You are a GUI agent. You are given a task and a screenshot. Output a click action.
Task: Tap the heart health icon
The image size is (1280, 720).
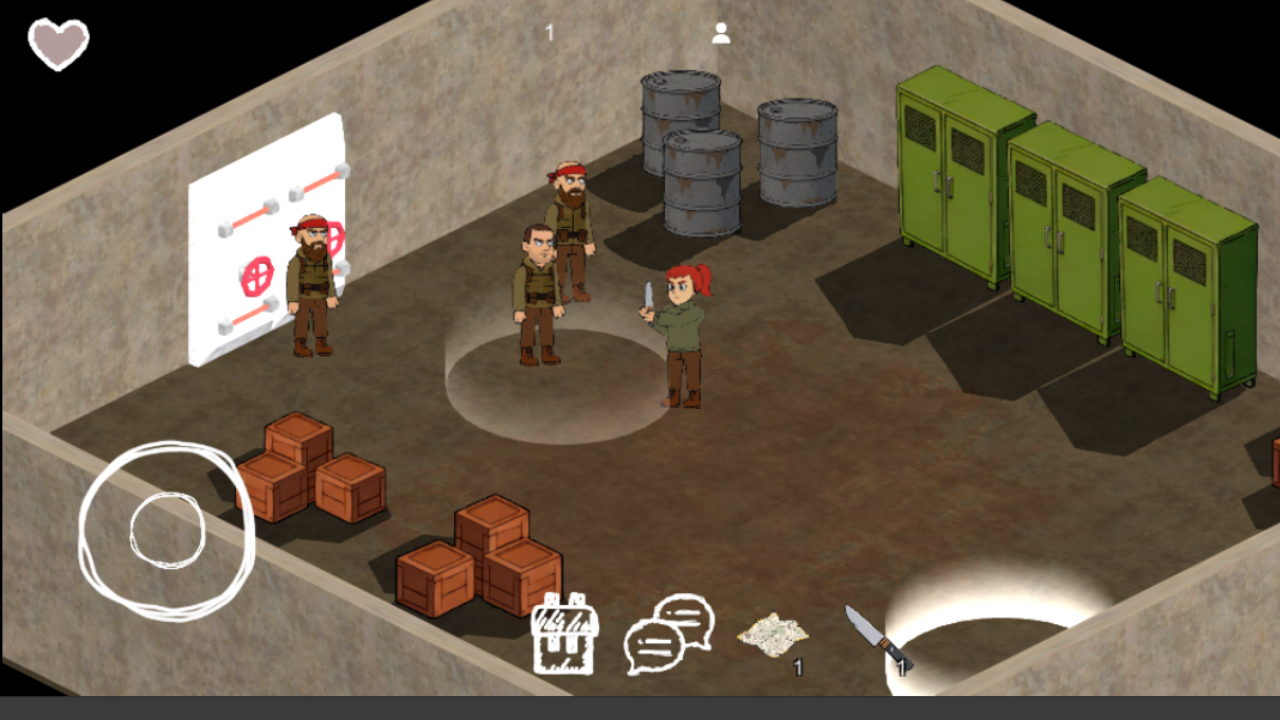click(60, 43)
